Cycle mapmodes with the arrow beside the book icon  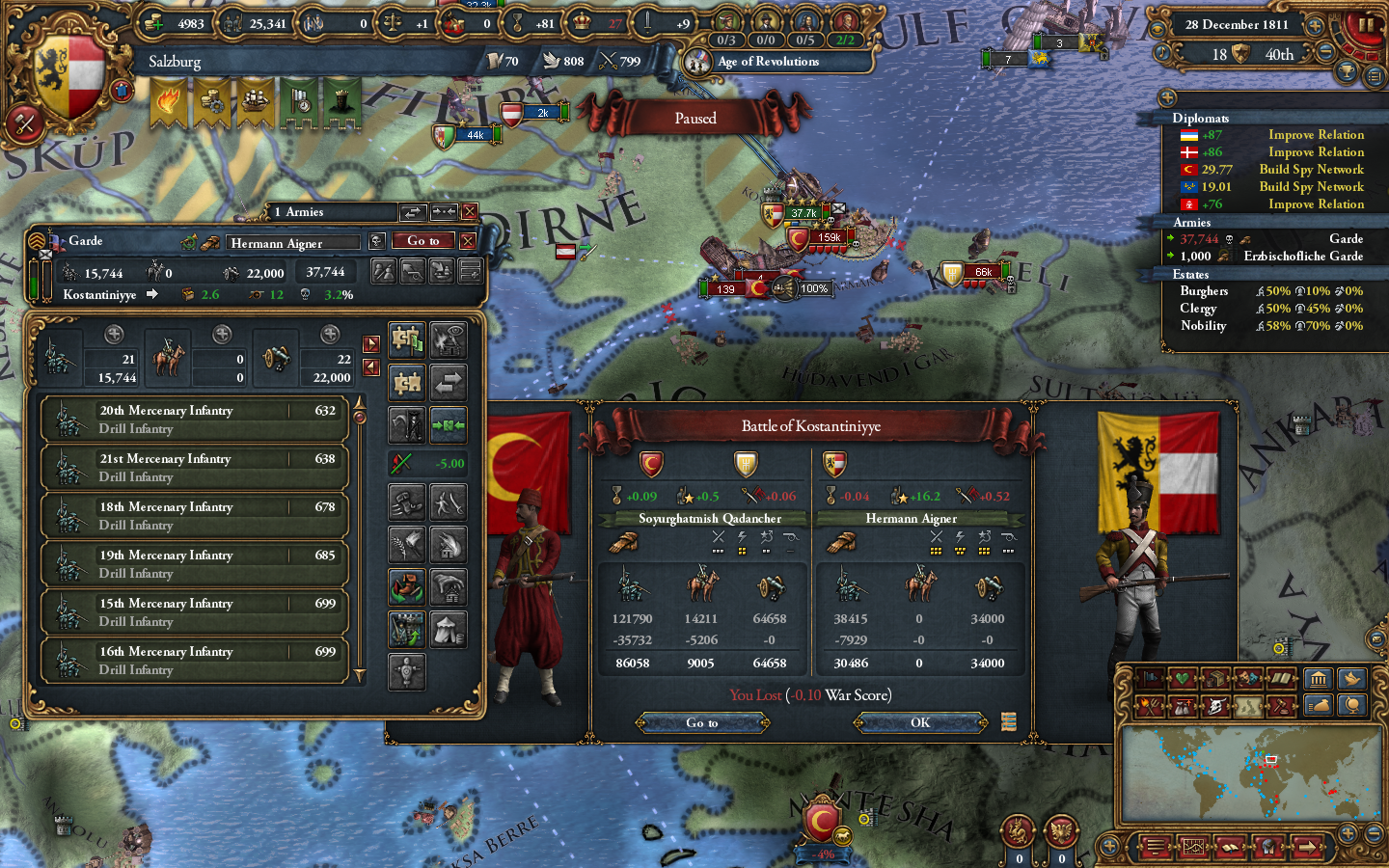[x=1297, y=679]
